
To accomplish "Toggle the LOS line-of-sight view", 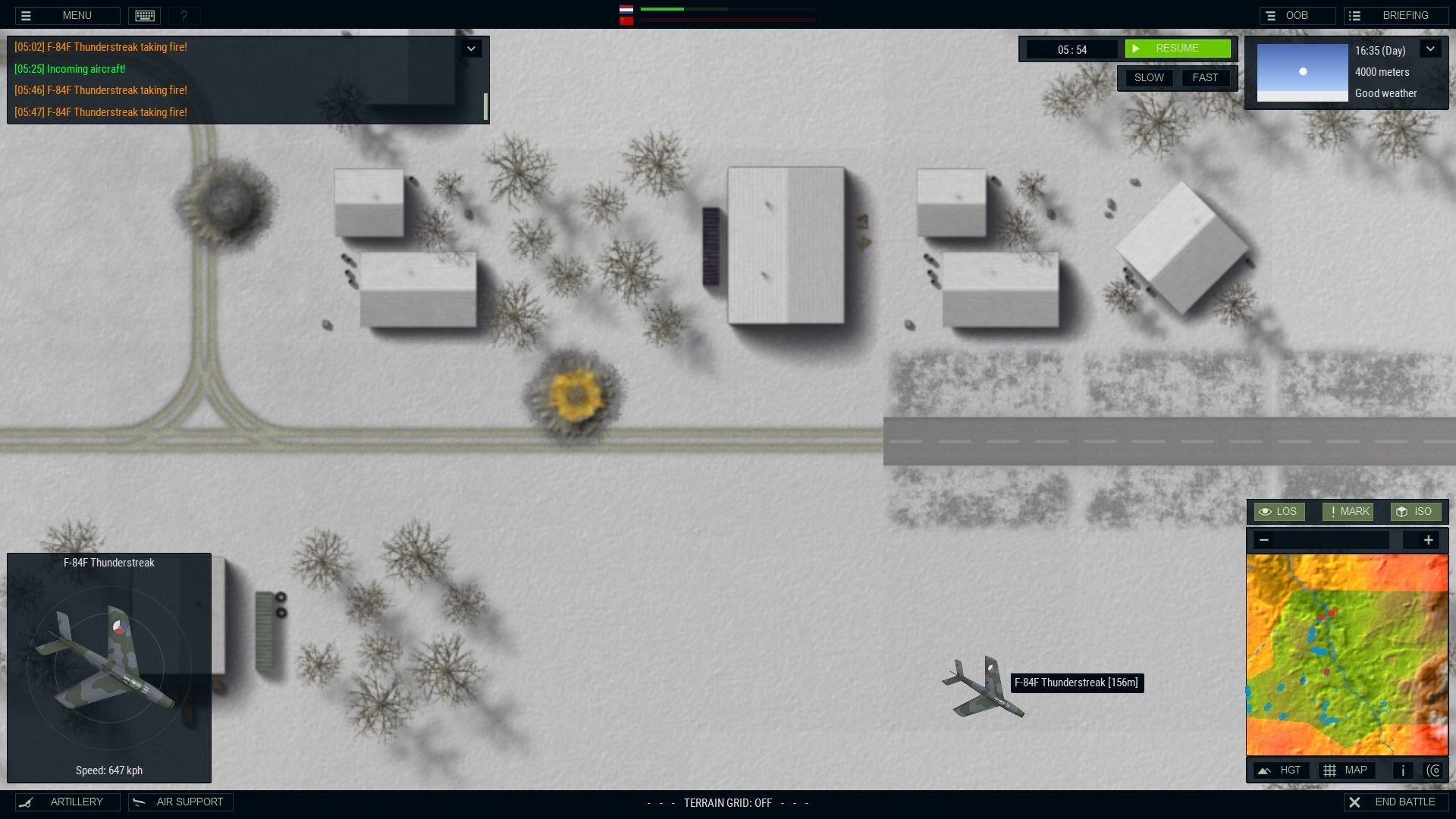I will coord(1279,512).
